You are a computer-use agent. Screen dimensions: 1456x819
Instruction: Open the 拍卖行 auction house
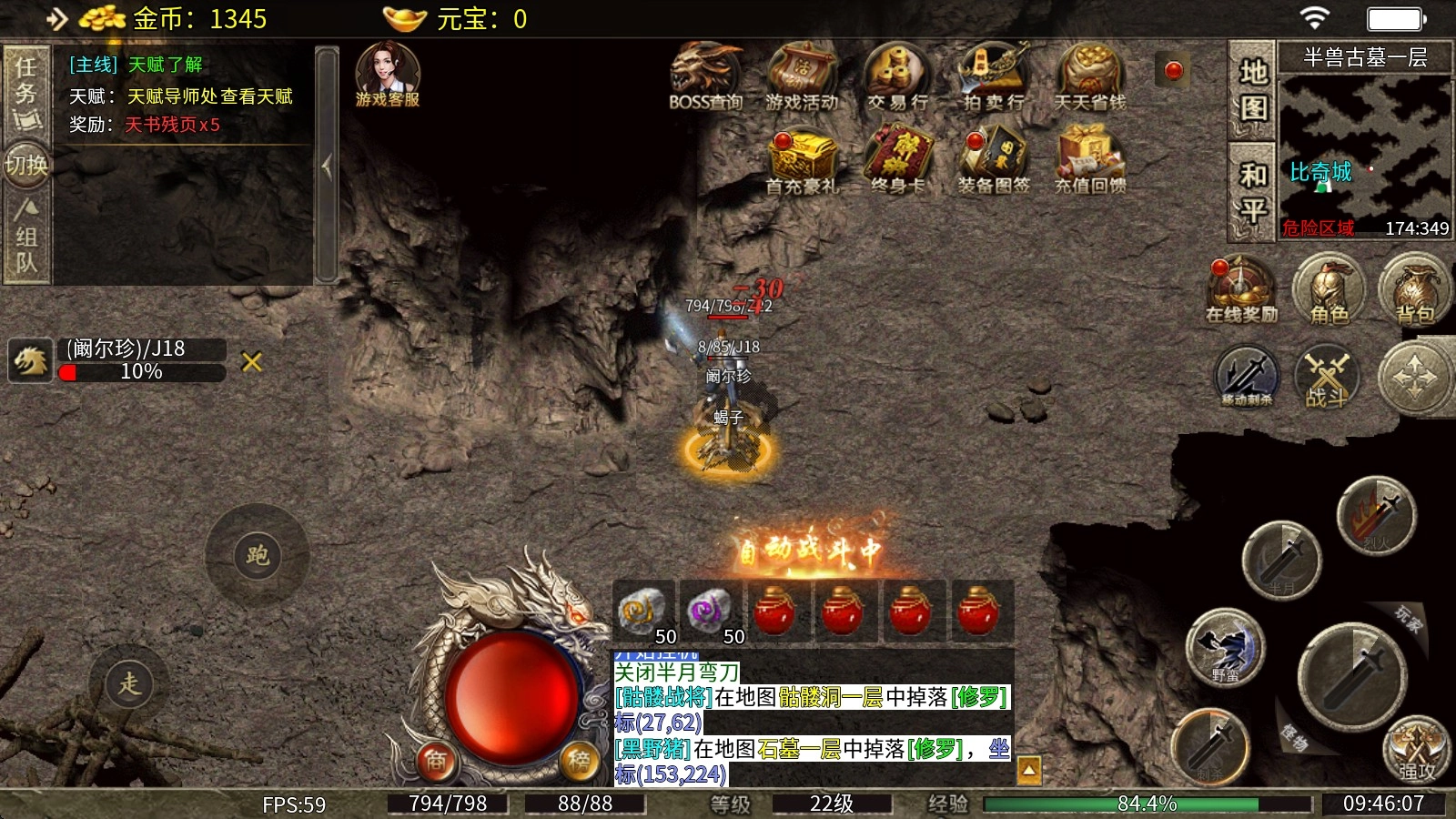(993, 76)
